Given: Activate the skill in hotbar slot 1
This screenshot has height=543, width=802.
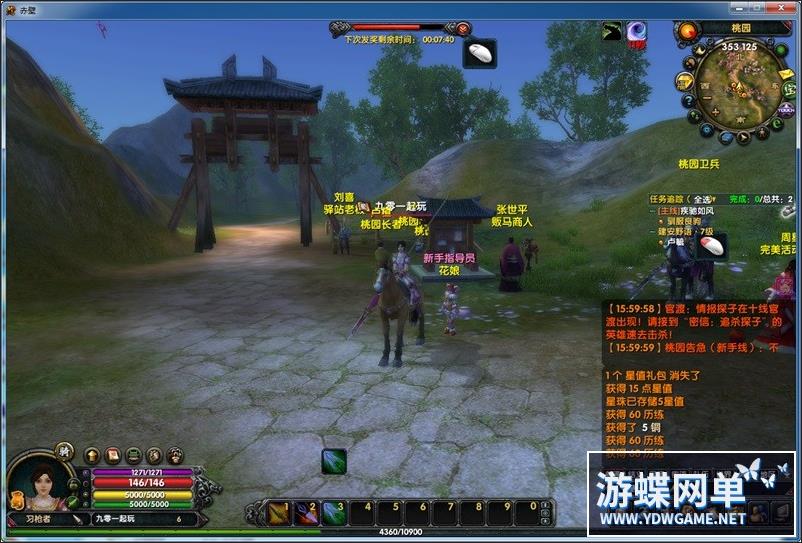Looking at the screenshot, I should (x=278, y=513).
